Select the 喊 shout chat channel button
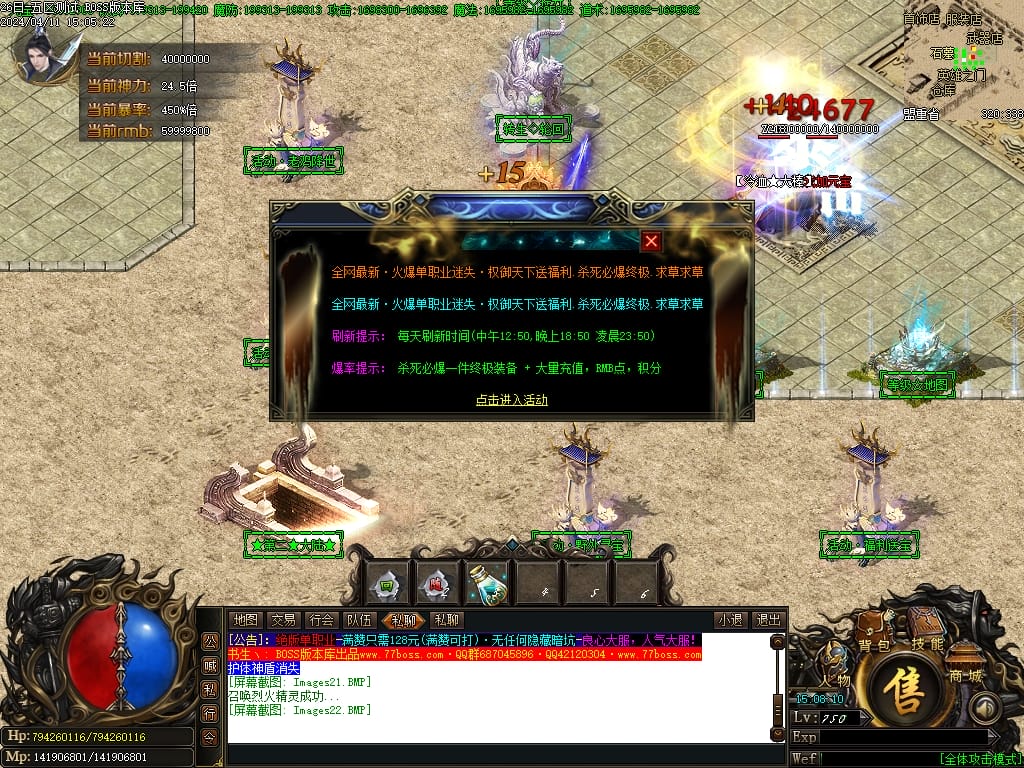 click(210, 665)
